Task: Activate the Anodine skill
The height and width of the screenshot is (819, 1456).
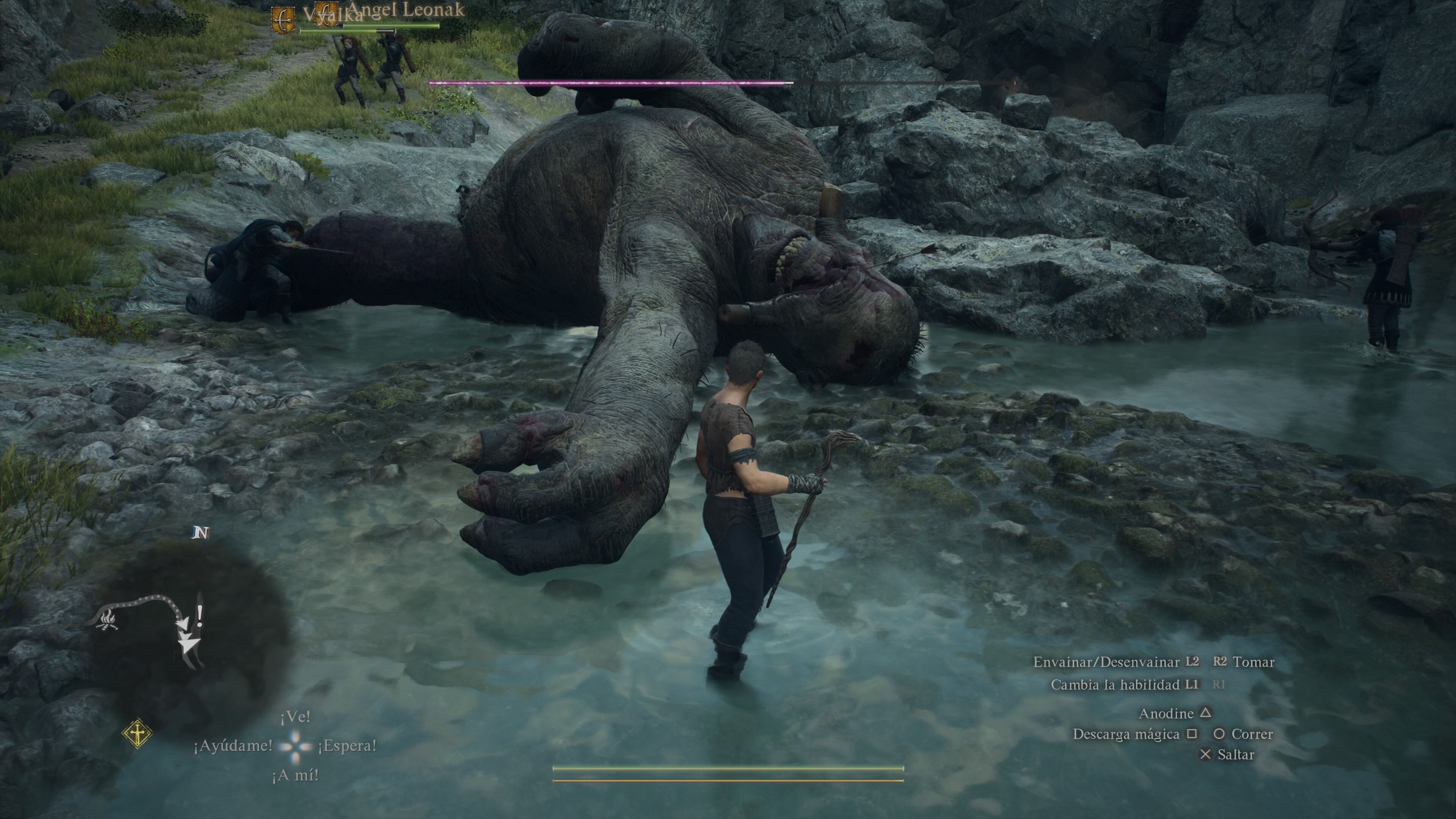Action: click(x=1166, y=714)
